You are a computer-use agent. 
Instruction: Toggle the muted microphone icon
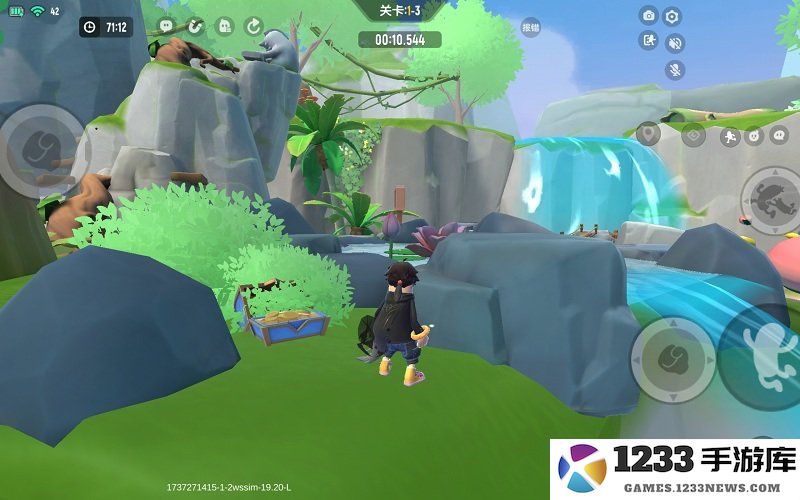click(676, 69)
